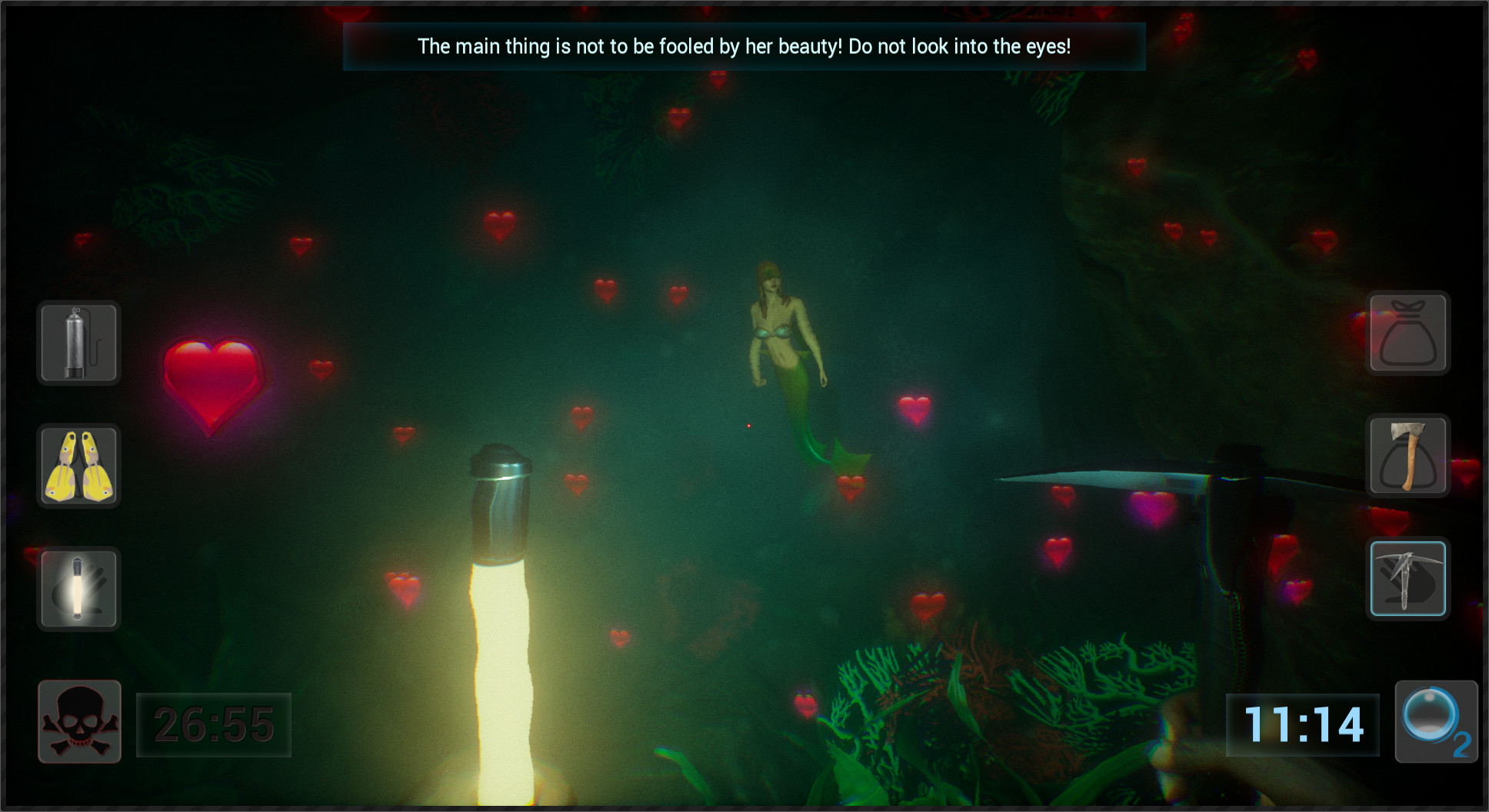1489x812 pixels.
Task: Toggle the highlighted crossbow selection
Action: tap(1407, 579)
